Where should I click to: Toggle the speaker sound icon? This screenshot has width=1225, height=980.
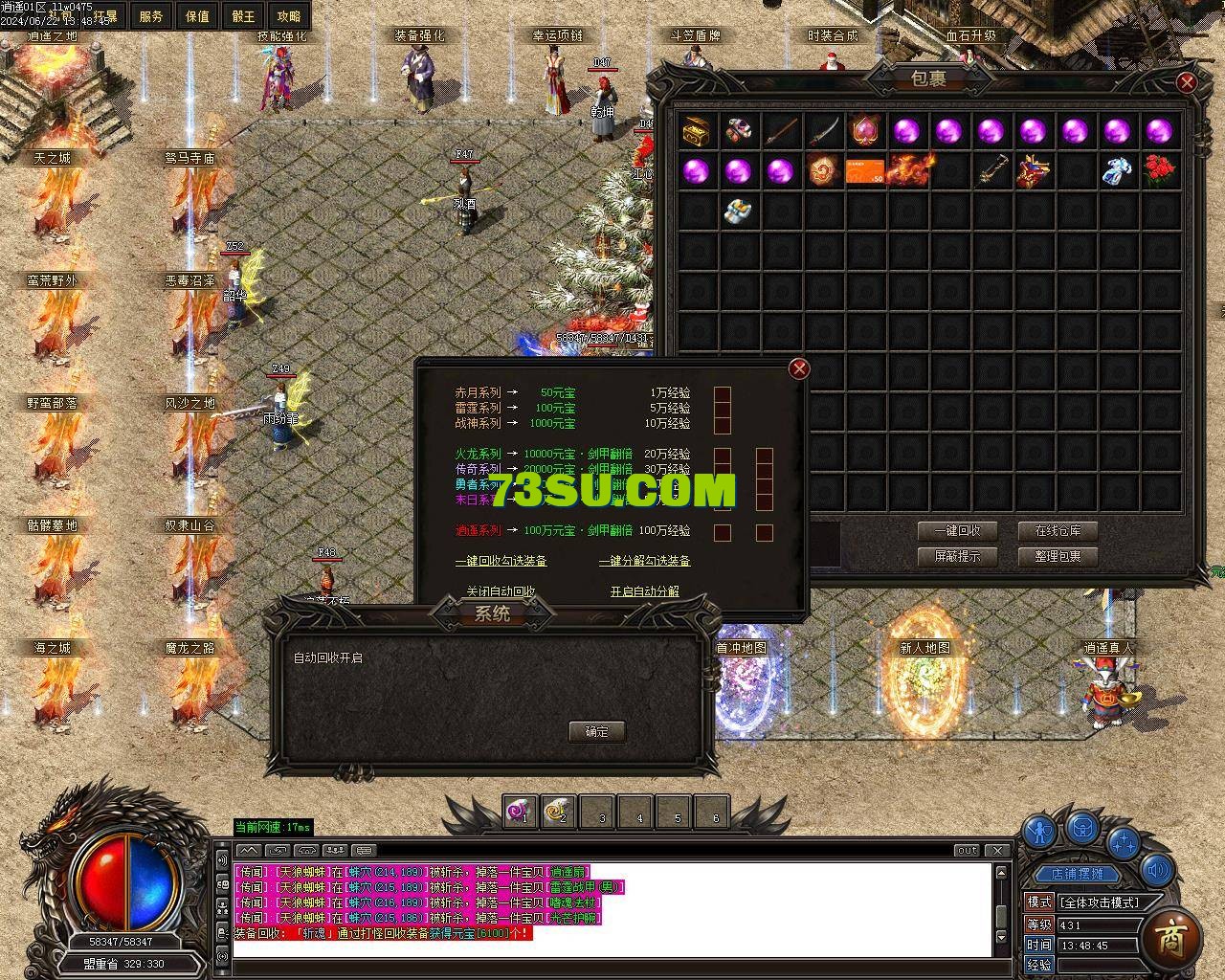tap(1158, 870)
